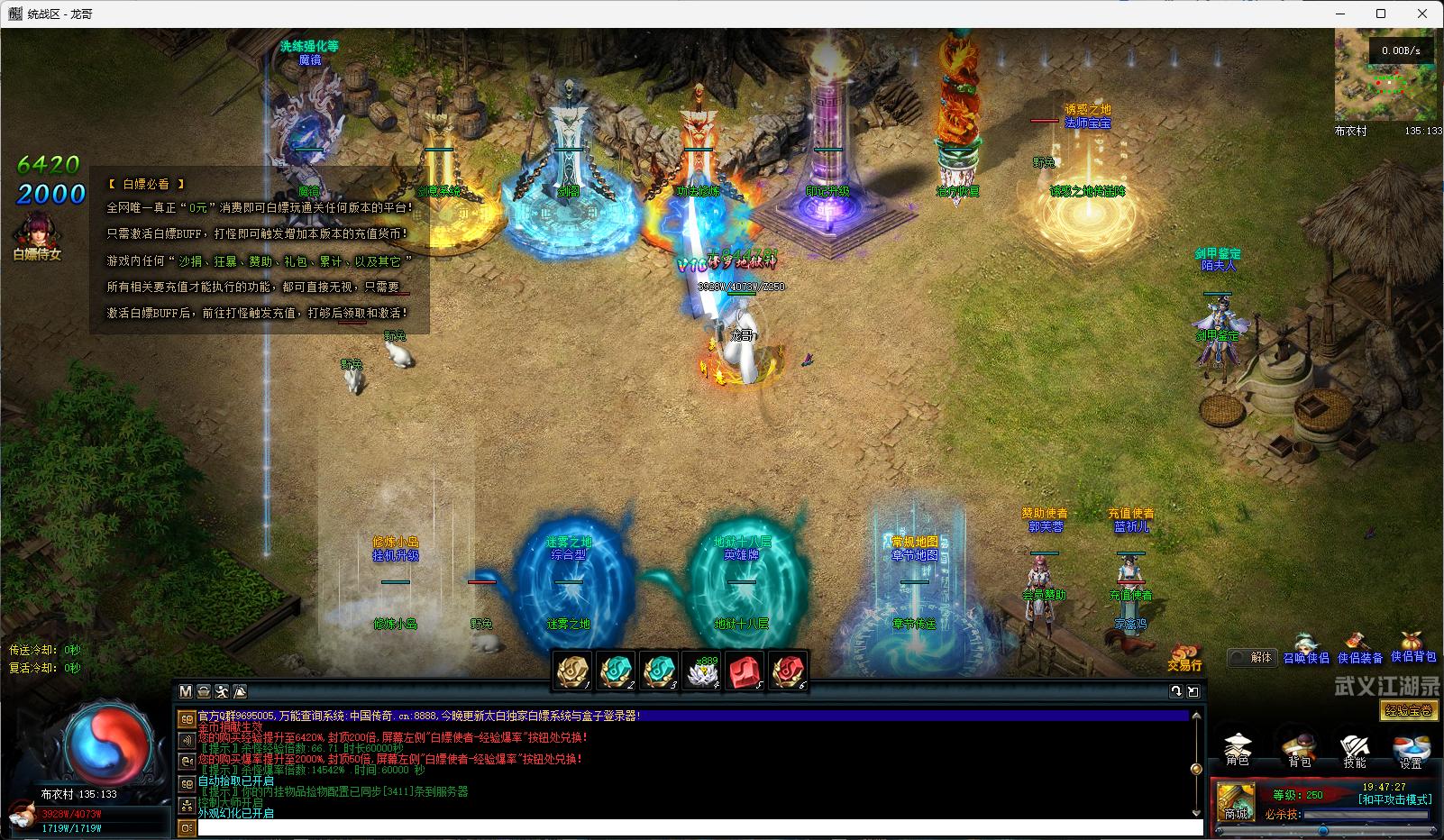Open the 设置 settings menu
This screenshot has height=840, width=1444.
[1411, 750]
